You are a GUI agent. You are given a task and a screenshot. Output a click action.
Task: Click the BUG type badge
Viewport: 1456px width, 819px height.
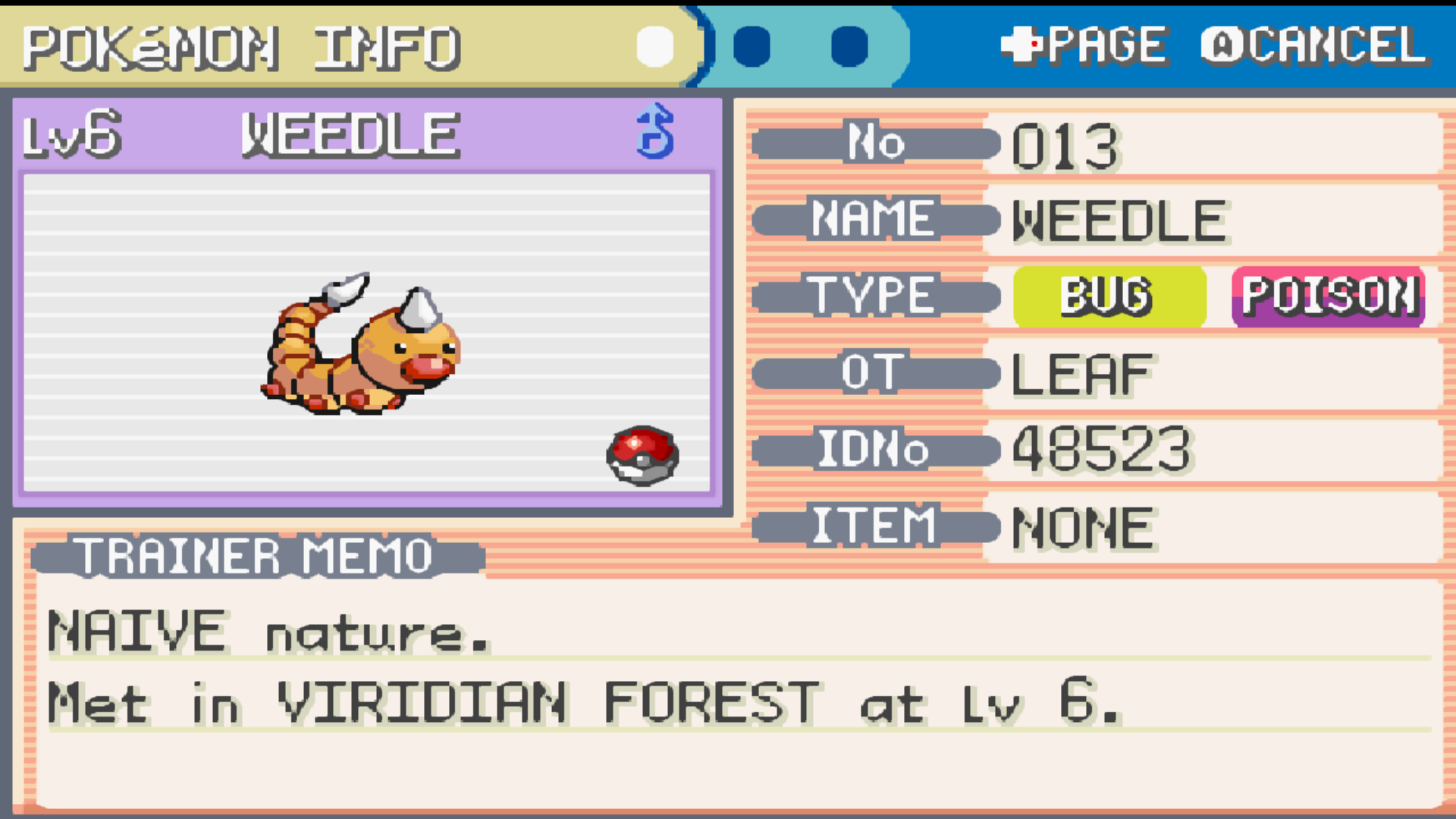[x=1108, y=296]
